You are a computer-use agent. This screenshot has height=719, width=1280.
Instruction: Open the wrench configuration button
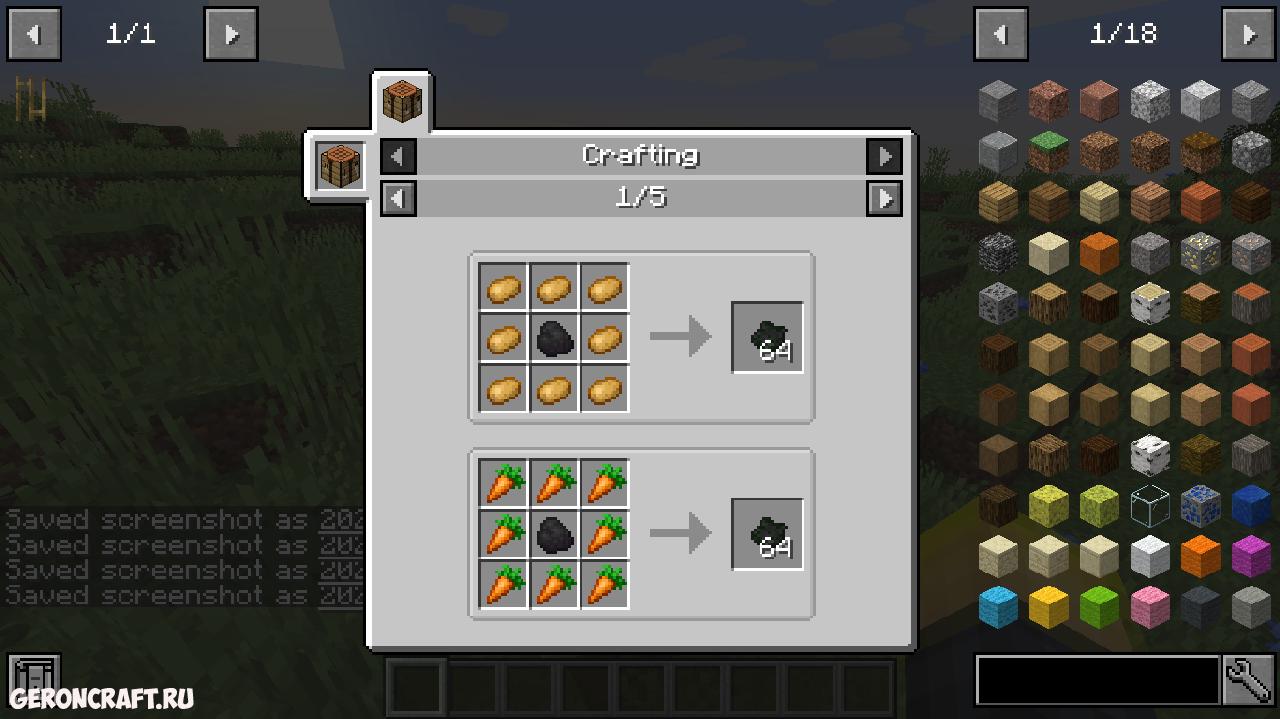(1248, 680)
